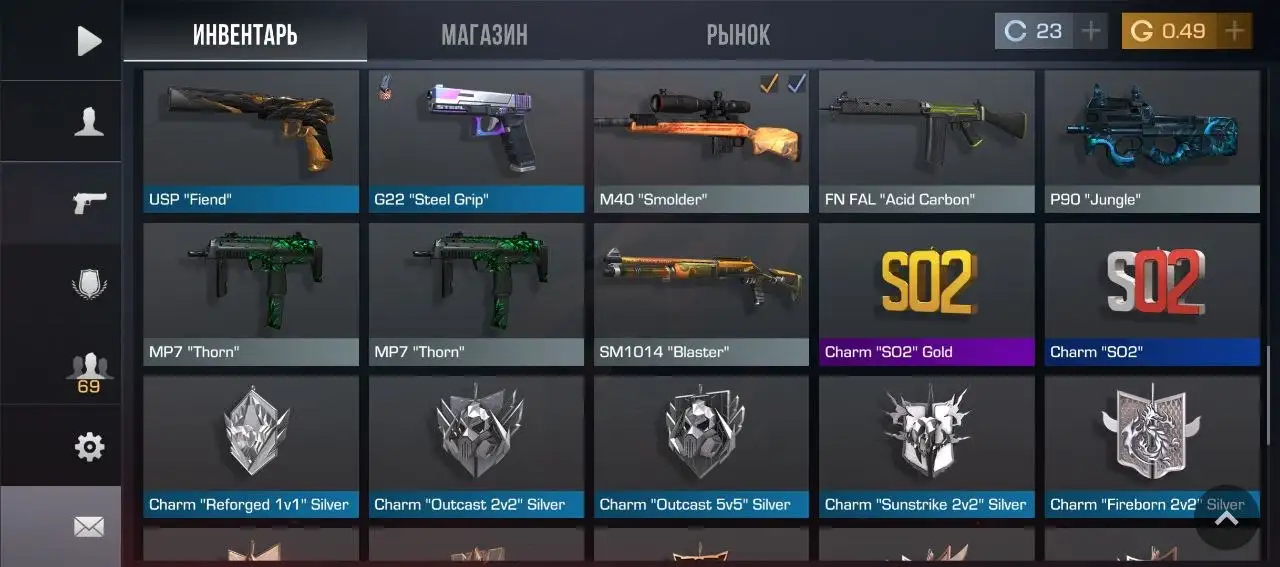This screenshot has height=567, width=1280.
Task: Pick the FN FAL "Acid Carbon" skin
Action: coord(926,140)
